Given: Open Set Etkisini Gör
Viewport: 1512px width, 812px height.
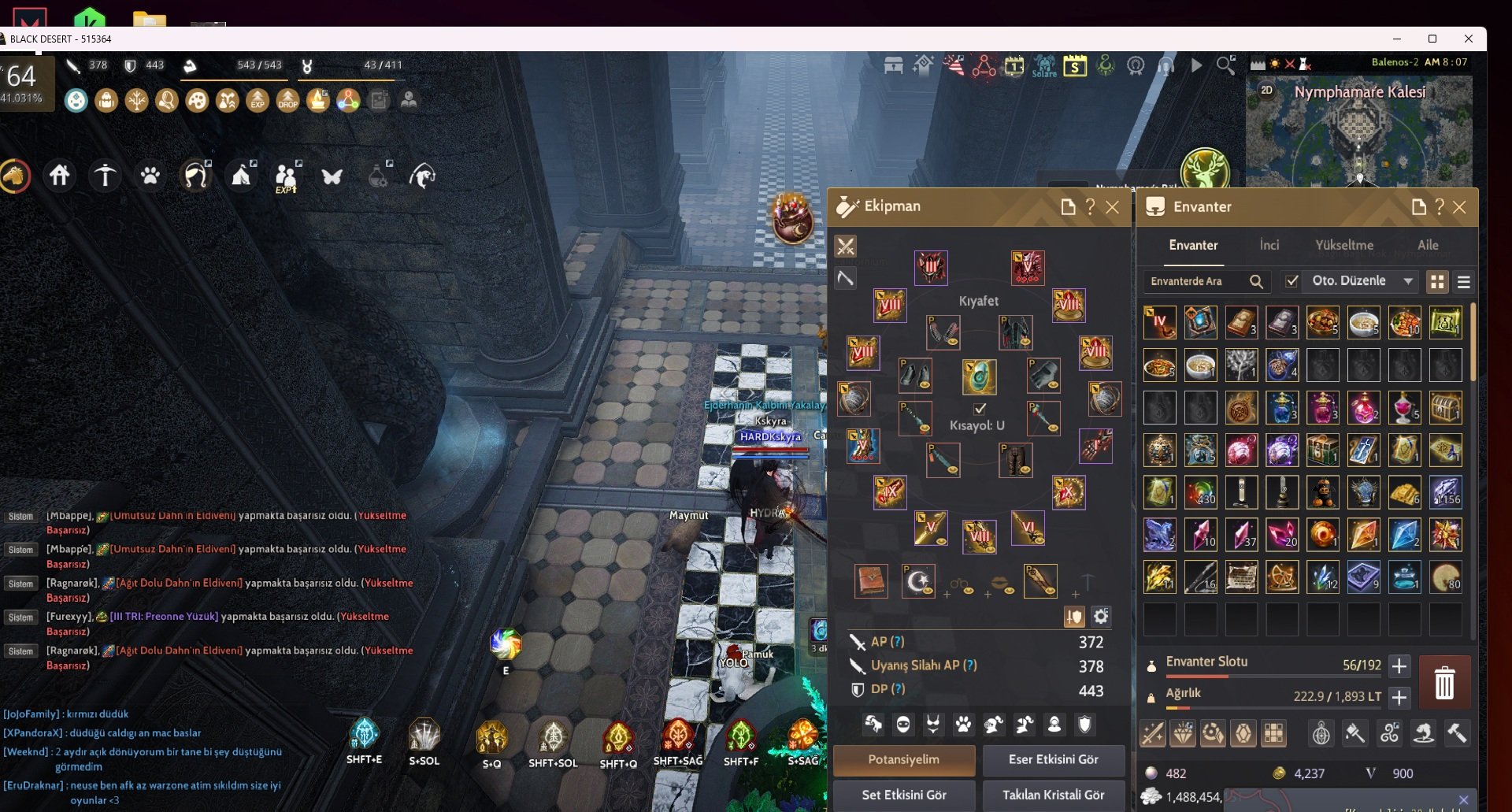Looking at the screenshot, I should [903, 795].
